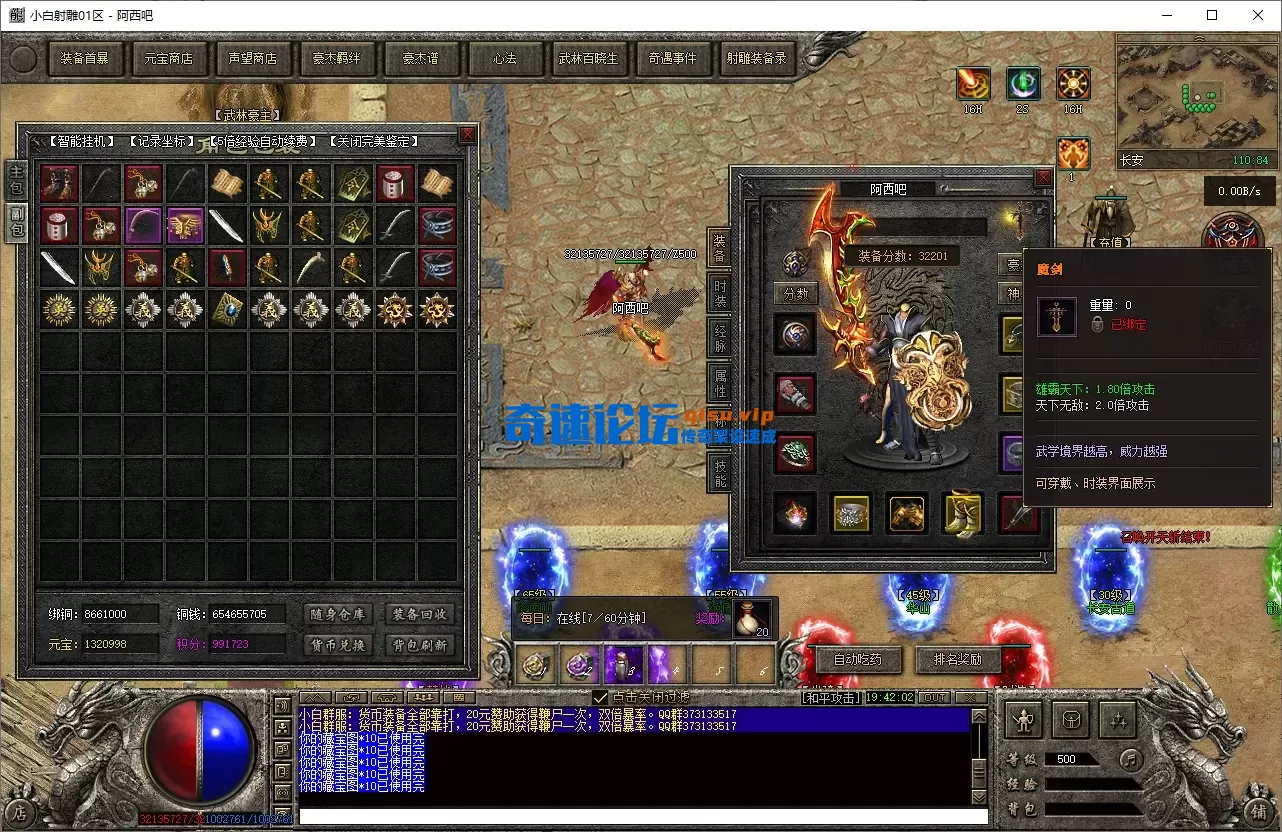Open the 装备首暴 menu
Screen dimensions: 1282x832
click(x=84, y=59)
